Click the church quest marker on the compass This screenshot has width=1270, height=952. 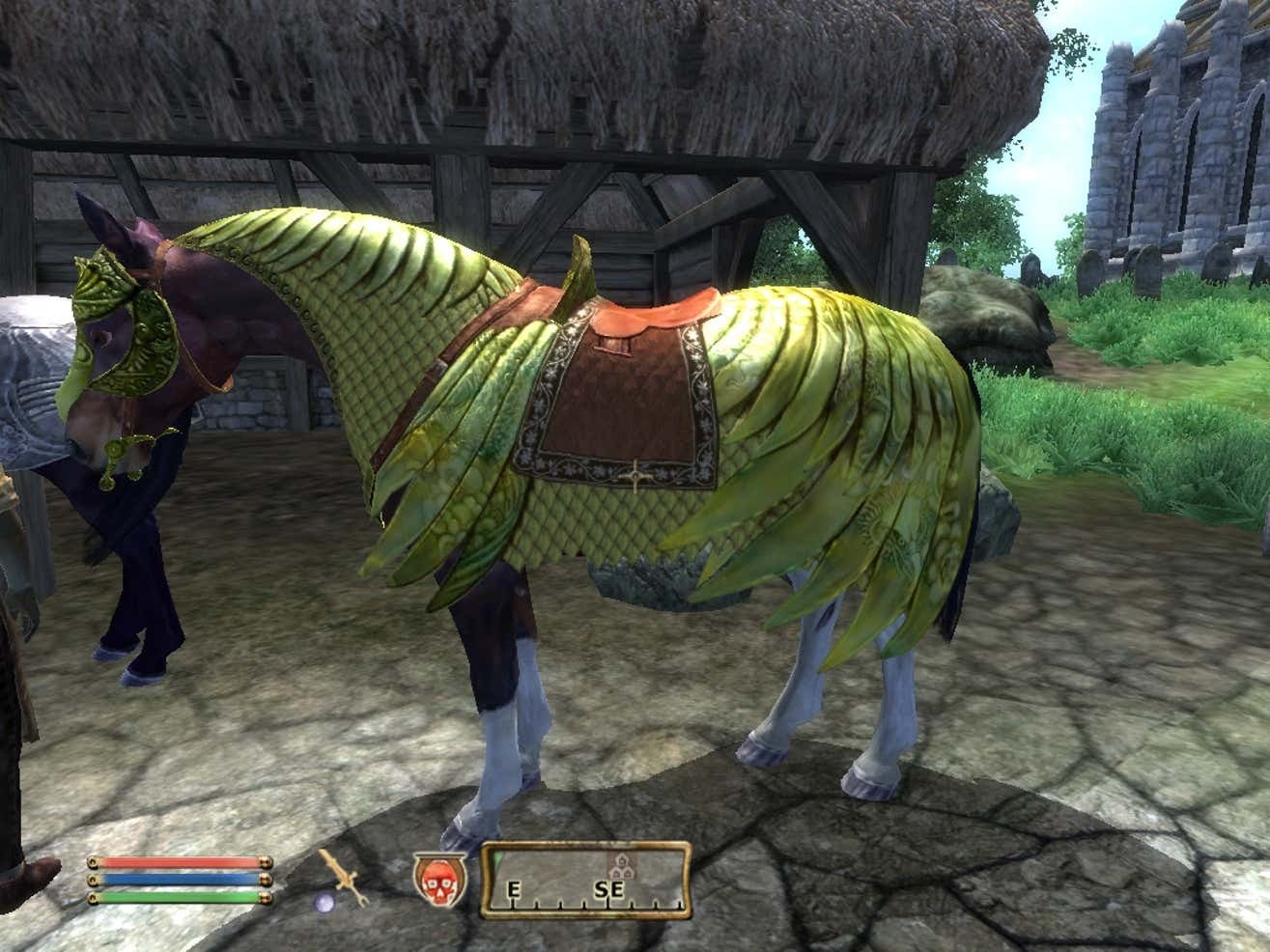pos(622,865)
